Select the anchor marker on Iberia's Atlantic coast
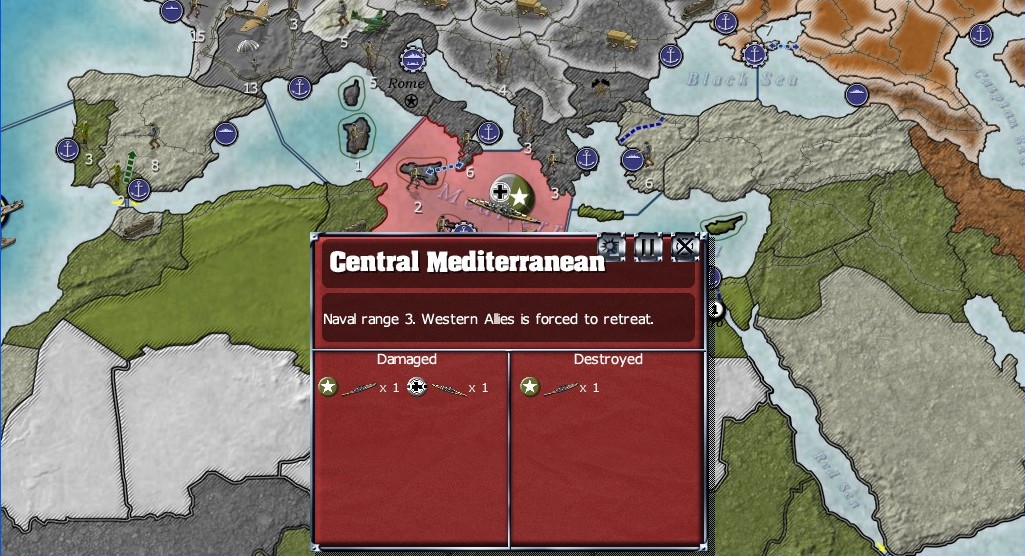Image resolution: width=1025 pixels, height=556 pixels. coord(67,149)
